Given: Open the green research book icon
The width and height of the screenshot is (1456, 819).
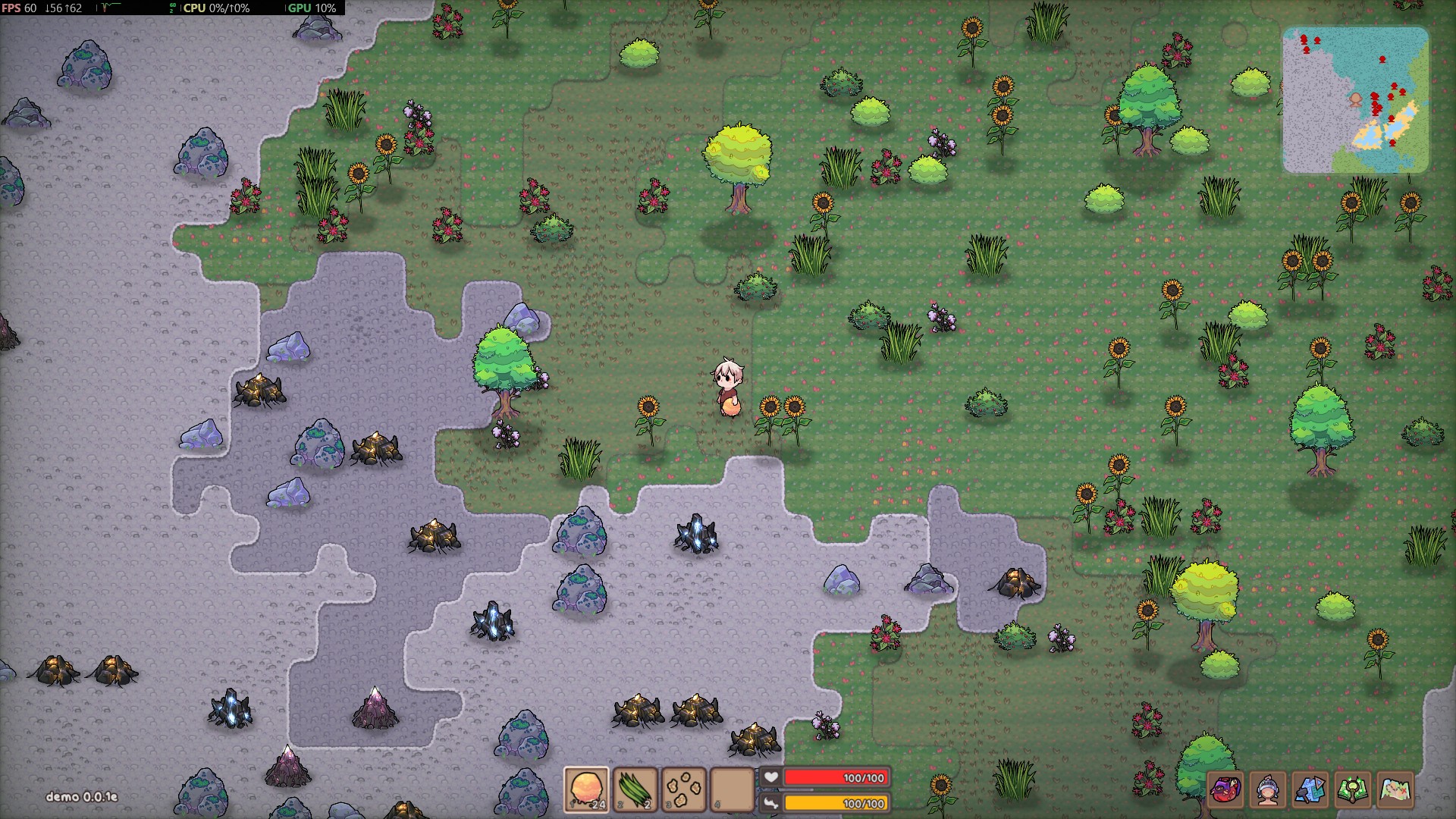Looking at the screenshot, I should [1353, 790].
